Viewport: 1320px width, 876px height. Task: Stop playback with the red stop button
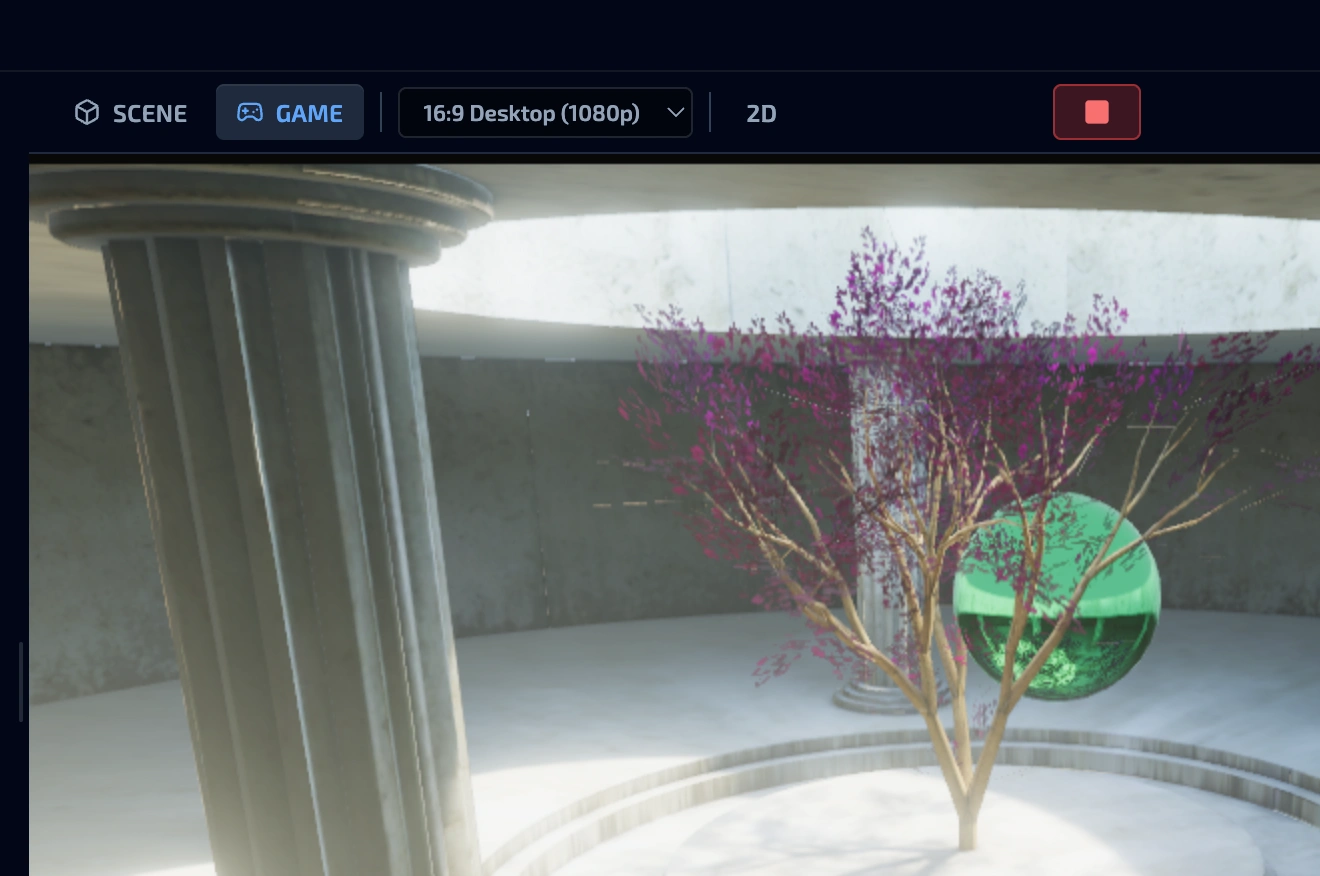pos(1096,112)
